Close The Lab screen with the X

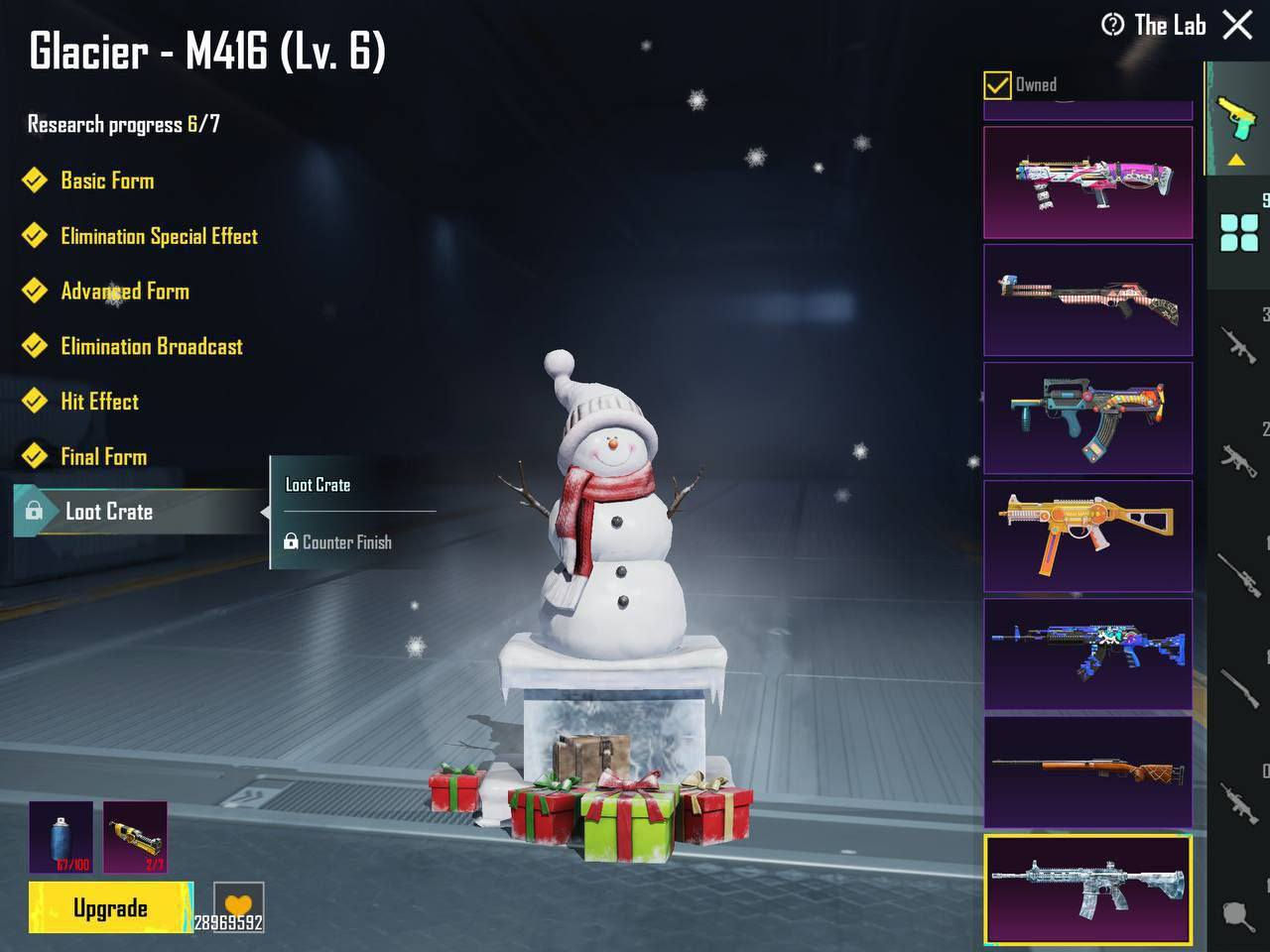[1237, 25]
